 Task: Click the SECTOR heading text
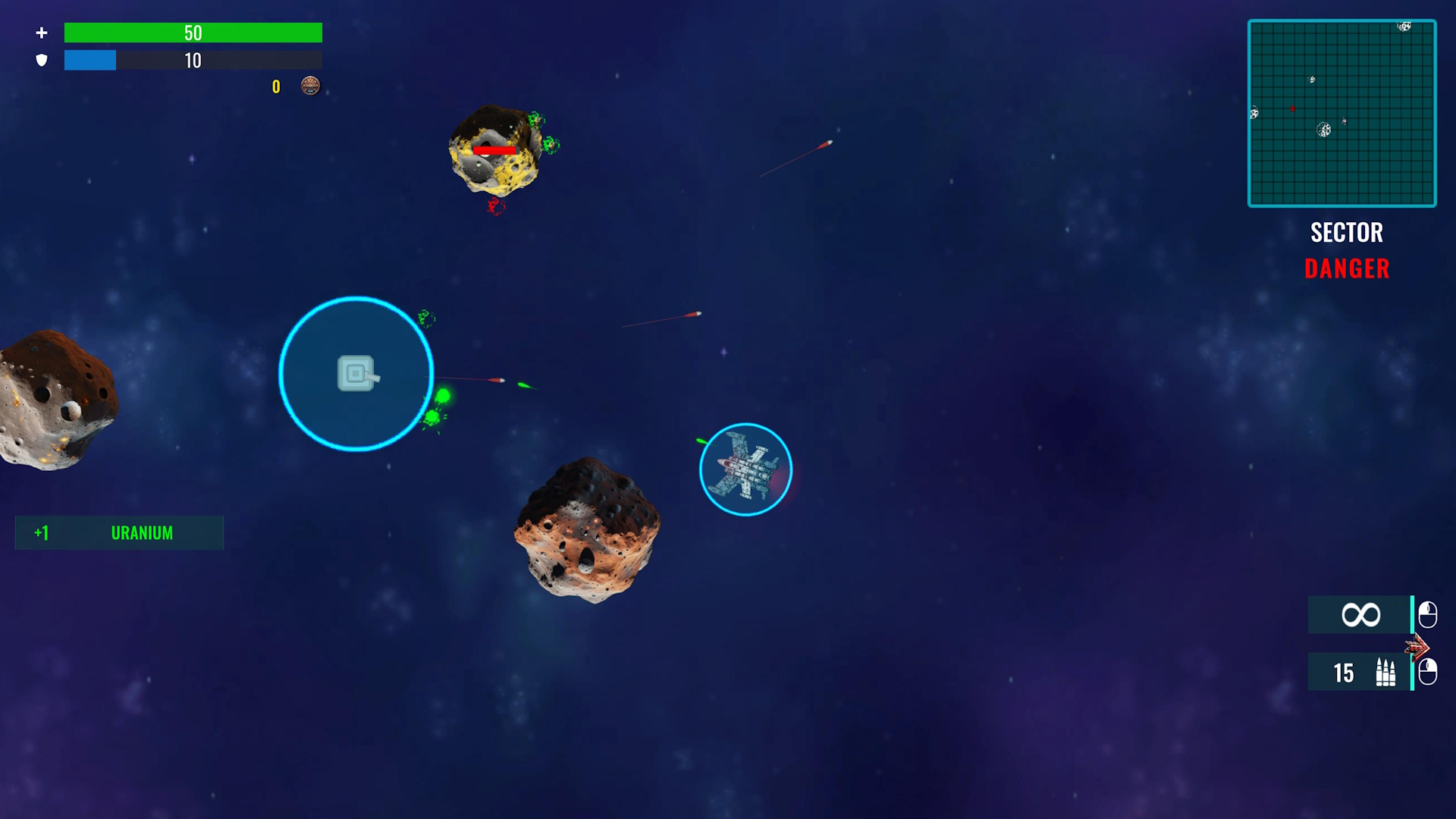(1347, 232)
